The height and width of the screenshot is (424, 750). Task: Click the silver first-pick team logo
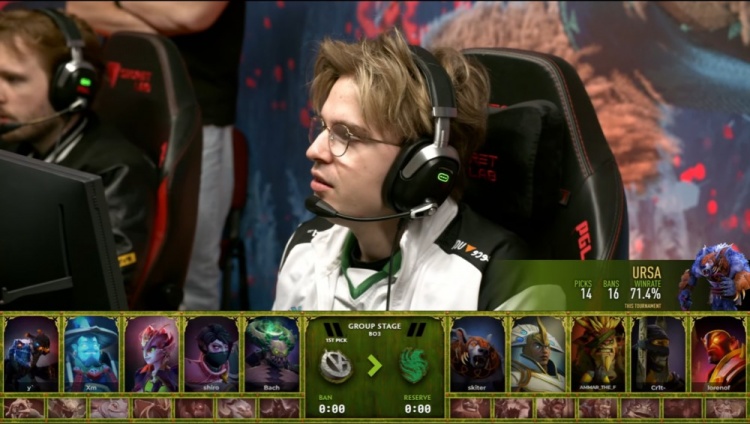(336, 365)
